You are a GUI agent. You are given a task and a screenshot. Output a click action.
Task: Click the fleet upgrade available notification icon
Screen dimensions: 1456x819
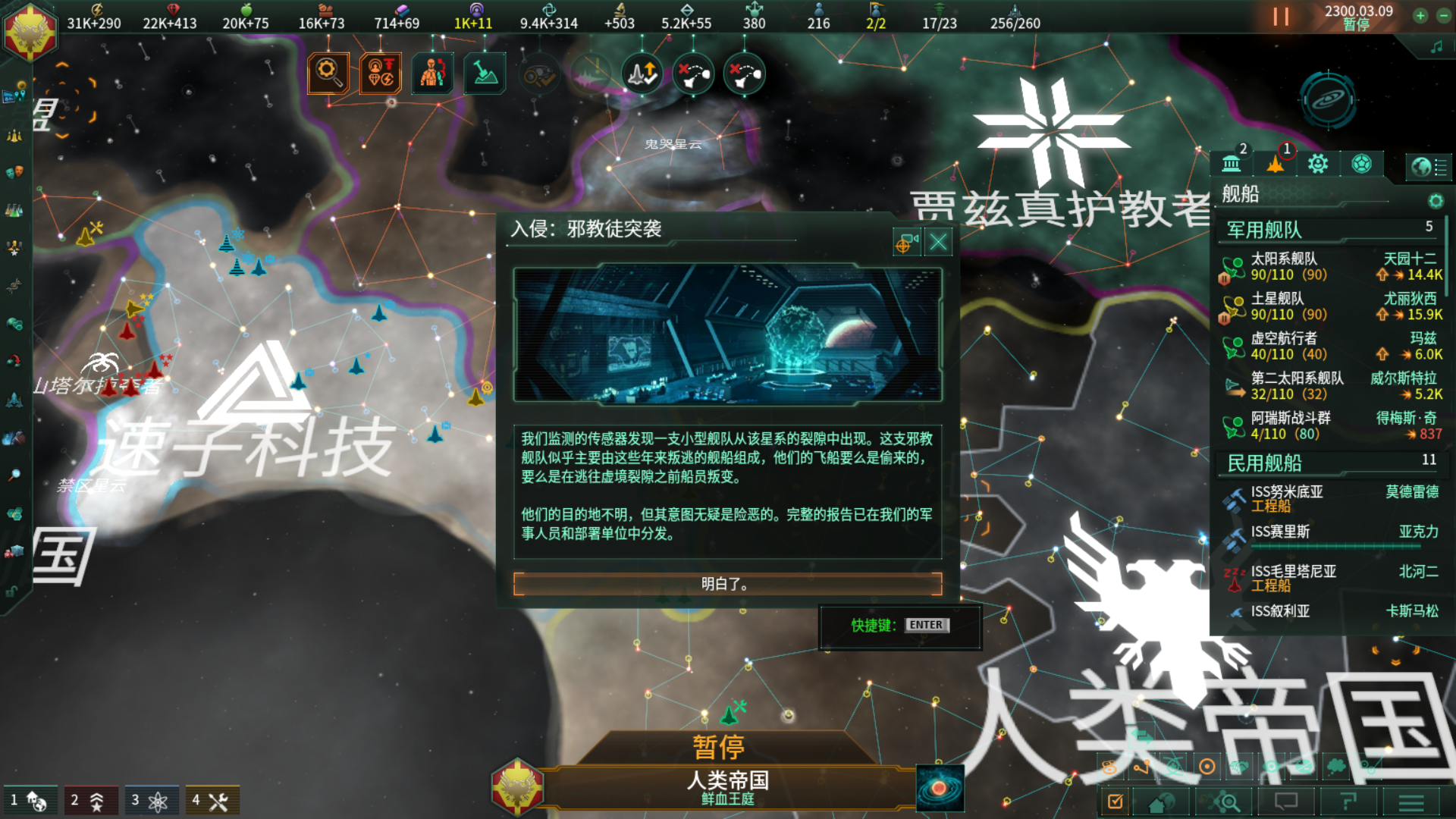(x=642, y=74)
